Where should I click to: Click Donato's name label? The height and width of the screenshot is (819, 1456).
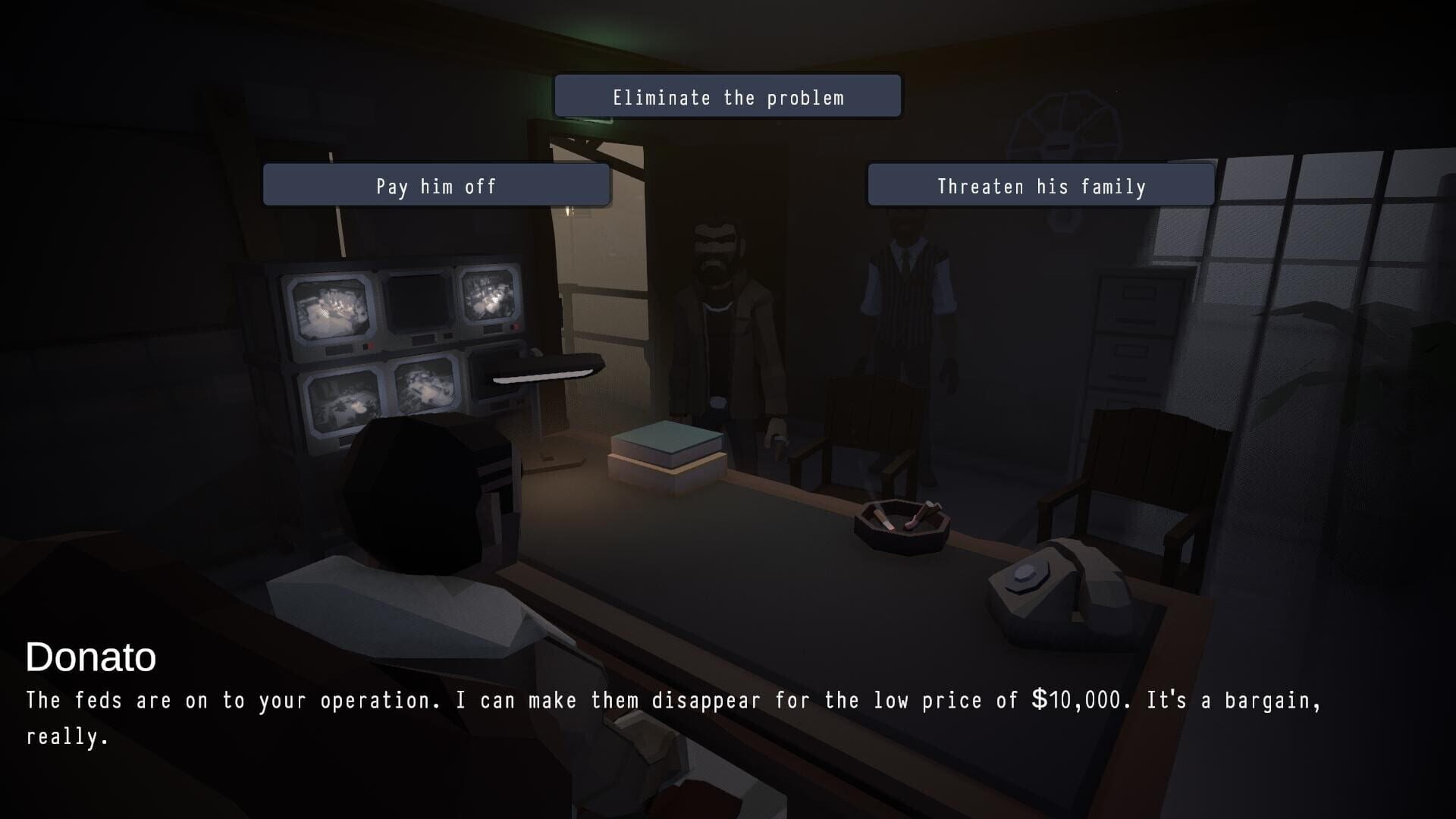[91, 658]
